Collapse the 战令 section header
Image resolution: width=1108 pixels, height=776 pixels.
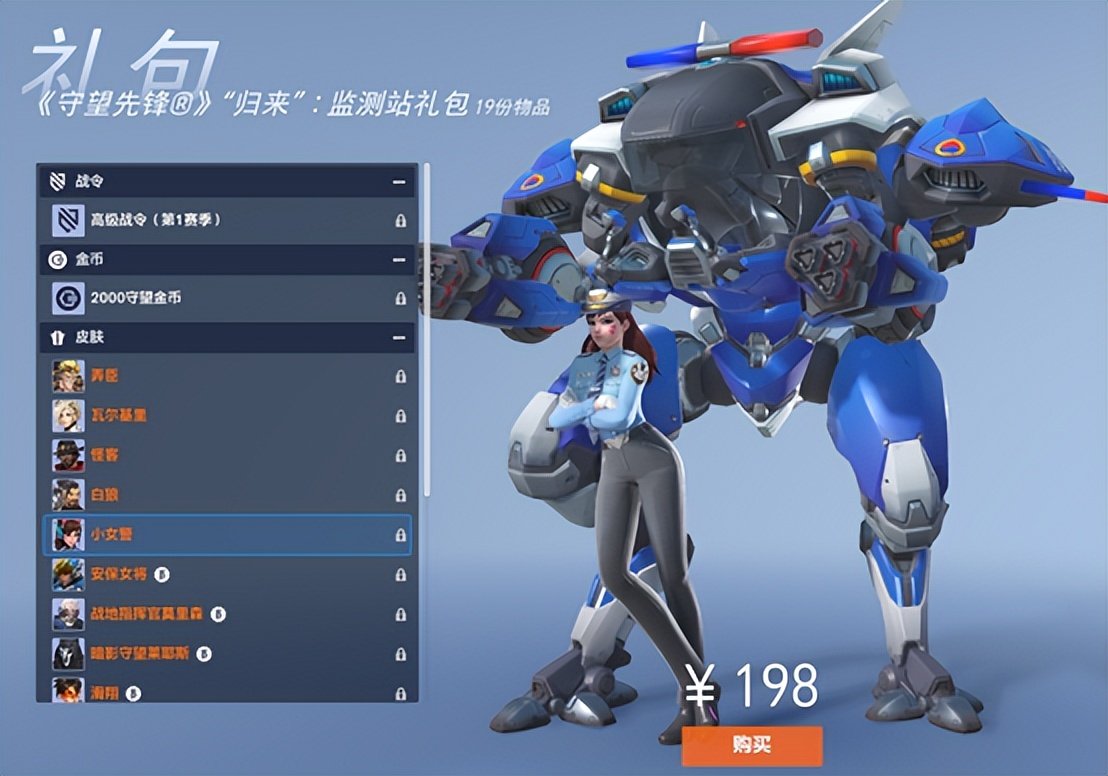click(x=400, y=182)
